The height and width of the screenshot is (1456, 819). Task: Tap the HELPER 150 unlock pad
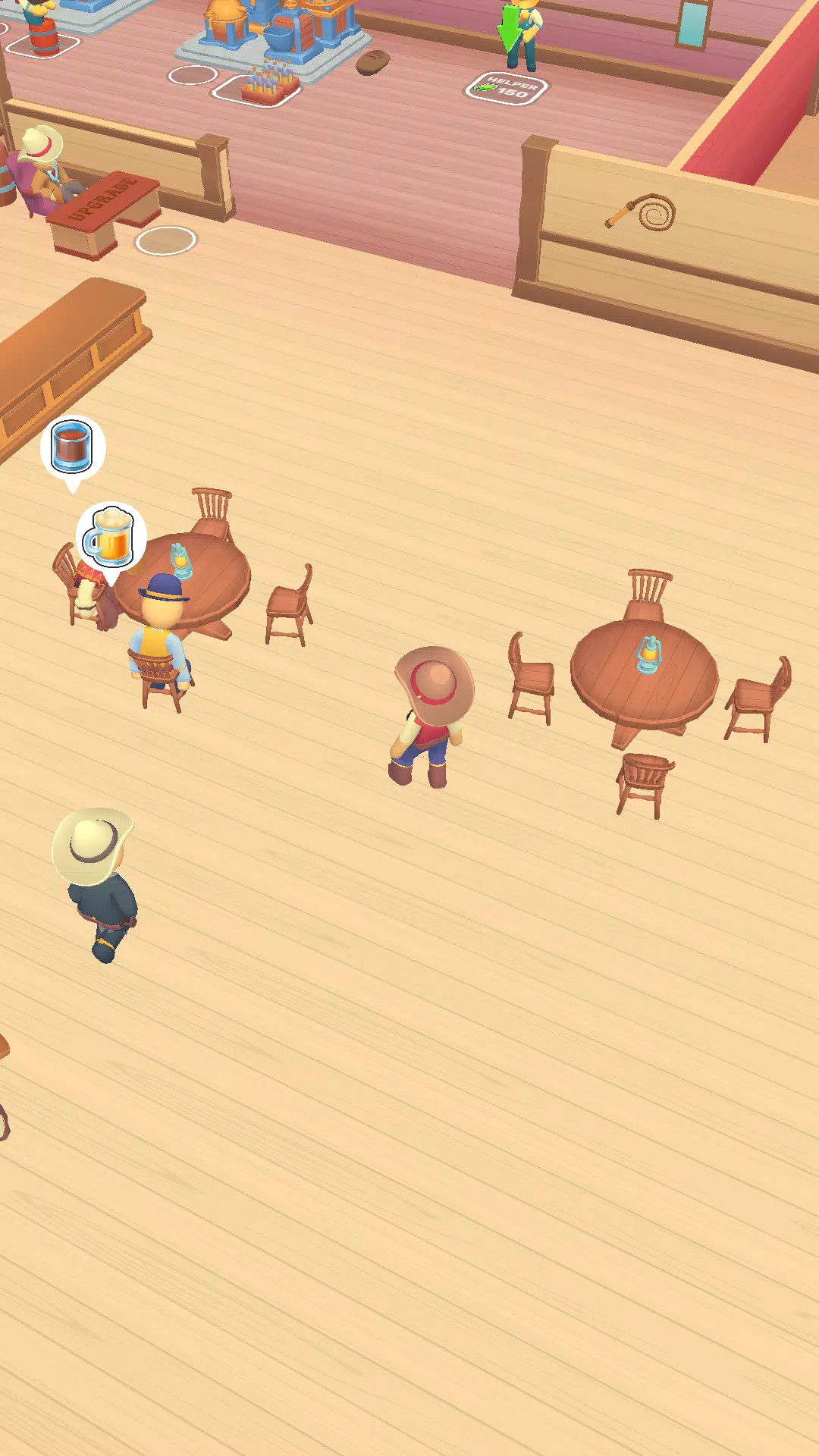click(x=506, y=89)
